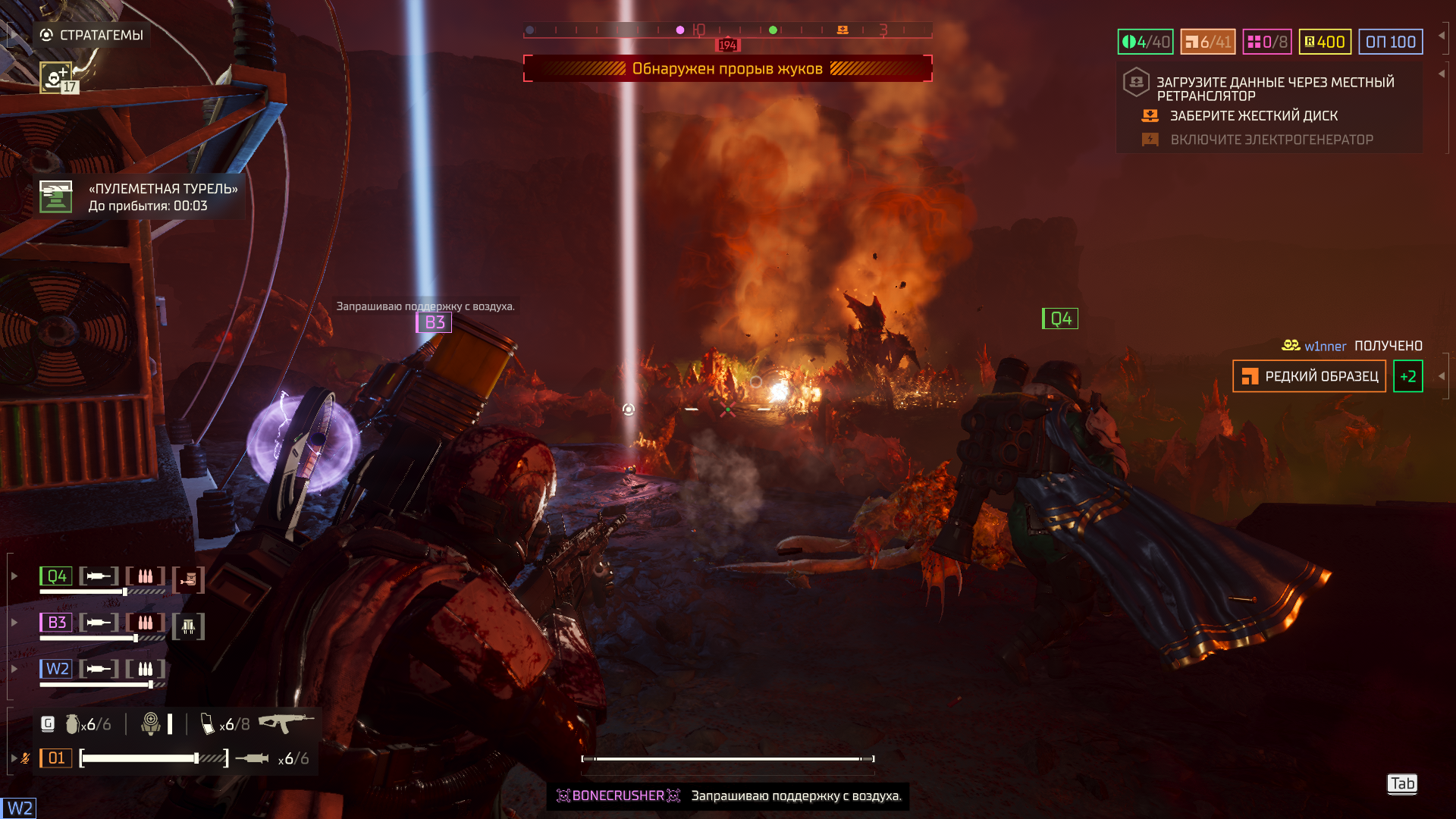Click the B3 teammate marker tag

434,322
